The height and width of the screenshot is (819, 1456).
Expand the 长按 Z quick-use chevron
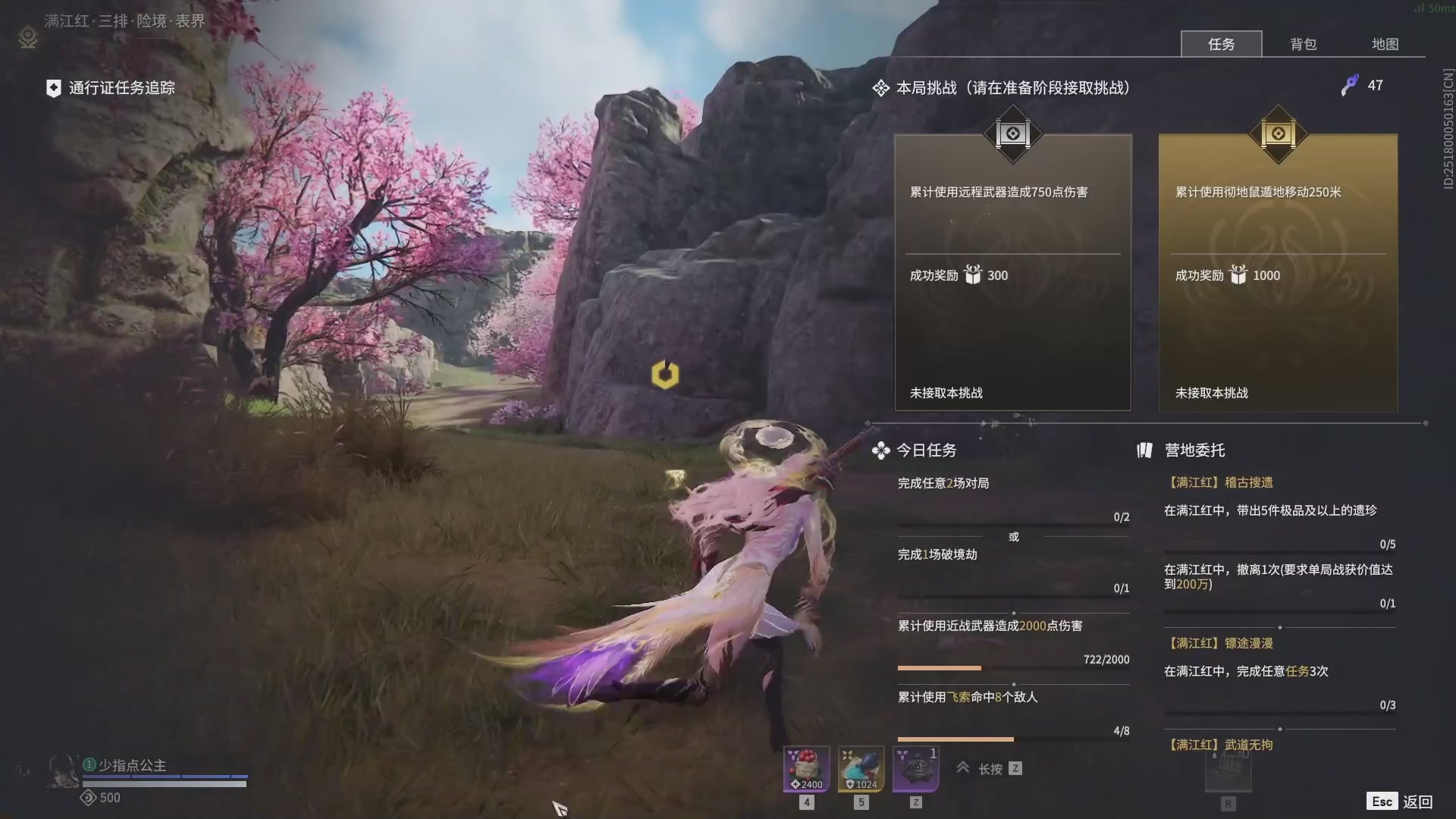coord(962,768)
